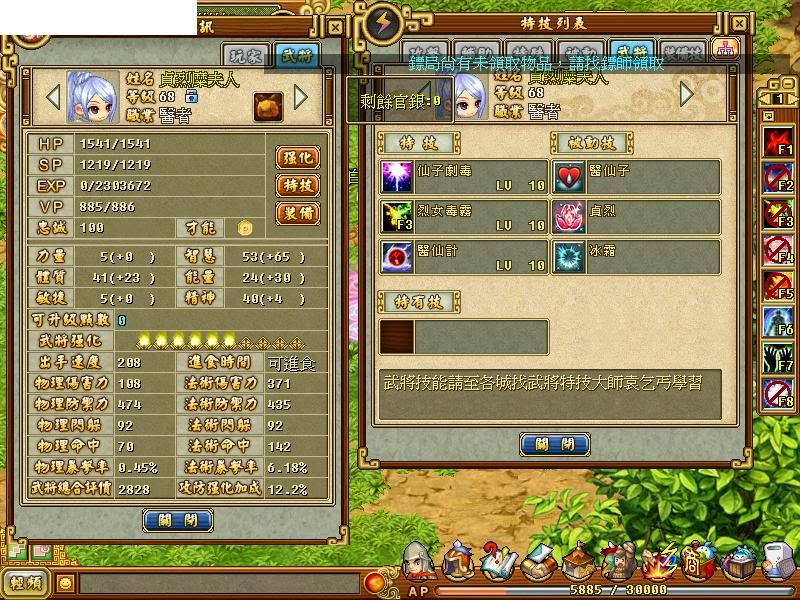The image size is (800, 600).
Task: Select the 仙子劇毒 skill icon
Action: (x=396, y=177)
